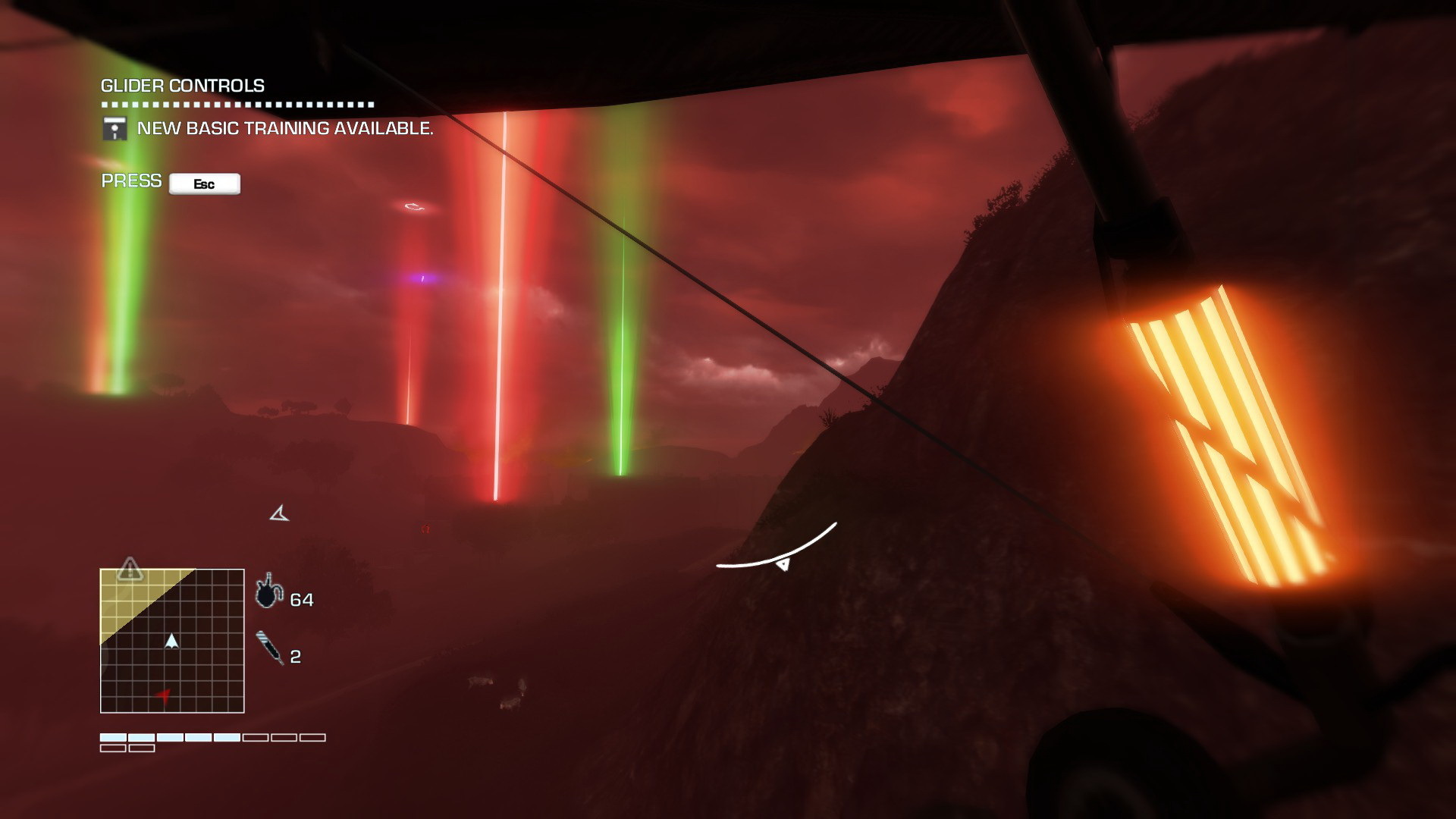The image size is (1456, 819).
Task: Click the minimap grid
Action: tap(172, 641)
